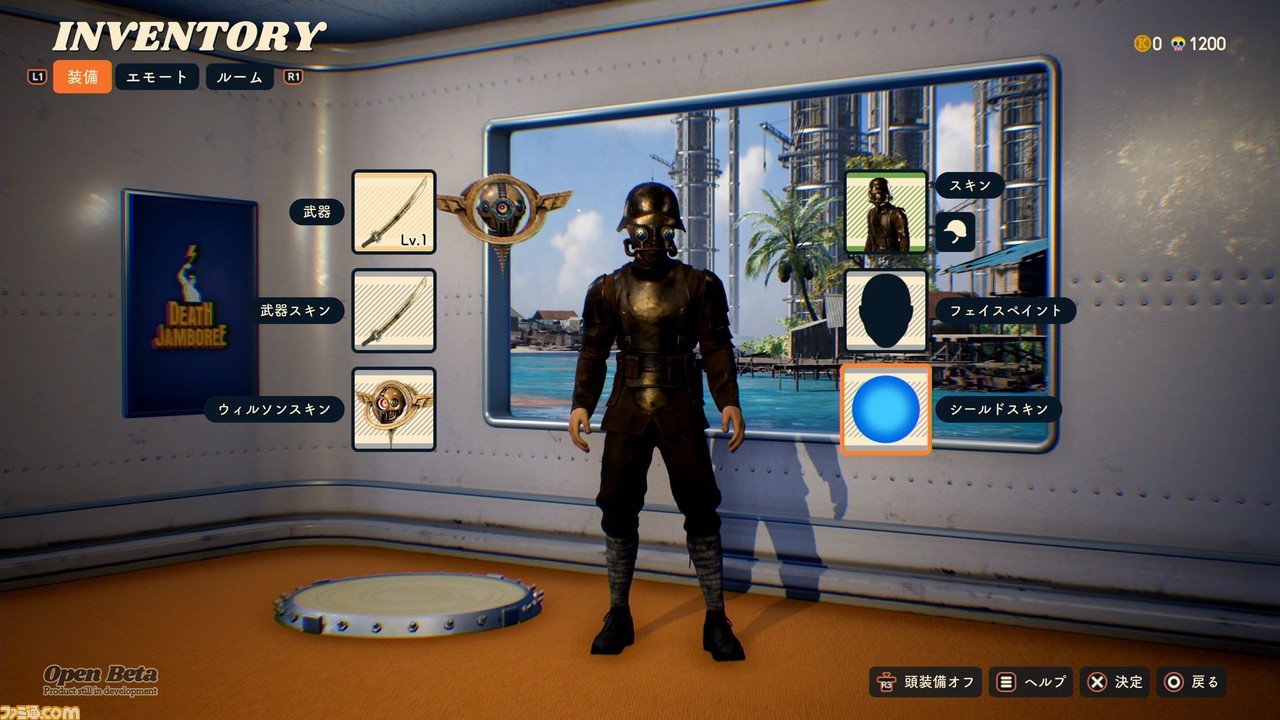Click the 頭装備オフ head gear off button

coord(926,682)
